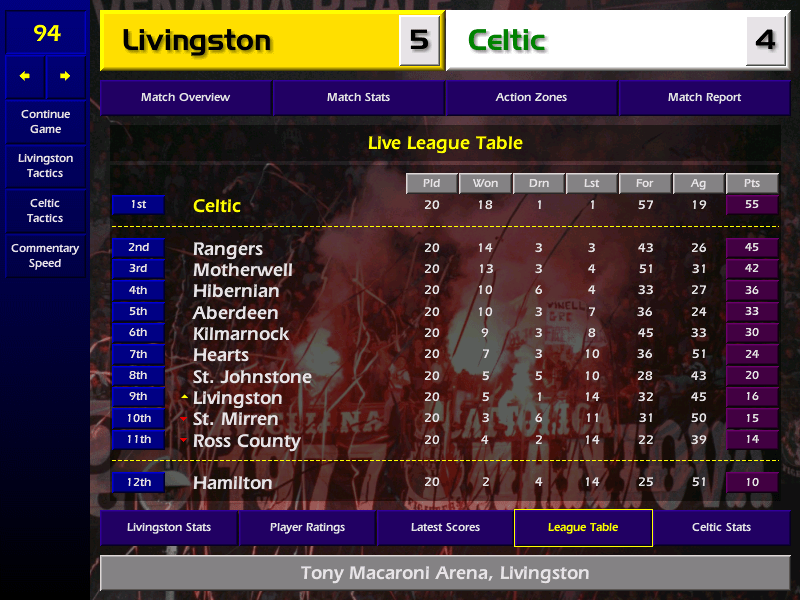The width and height of the screenshot is (800, 600).
Task: Click the right arrow button
Action: point(65,76)
